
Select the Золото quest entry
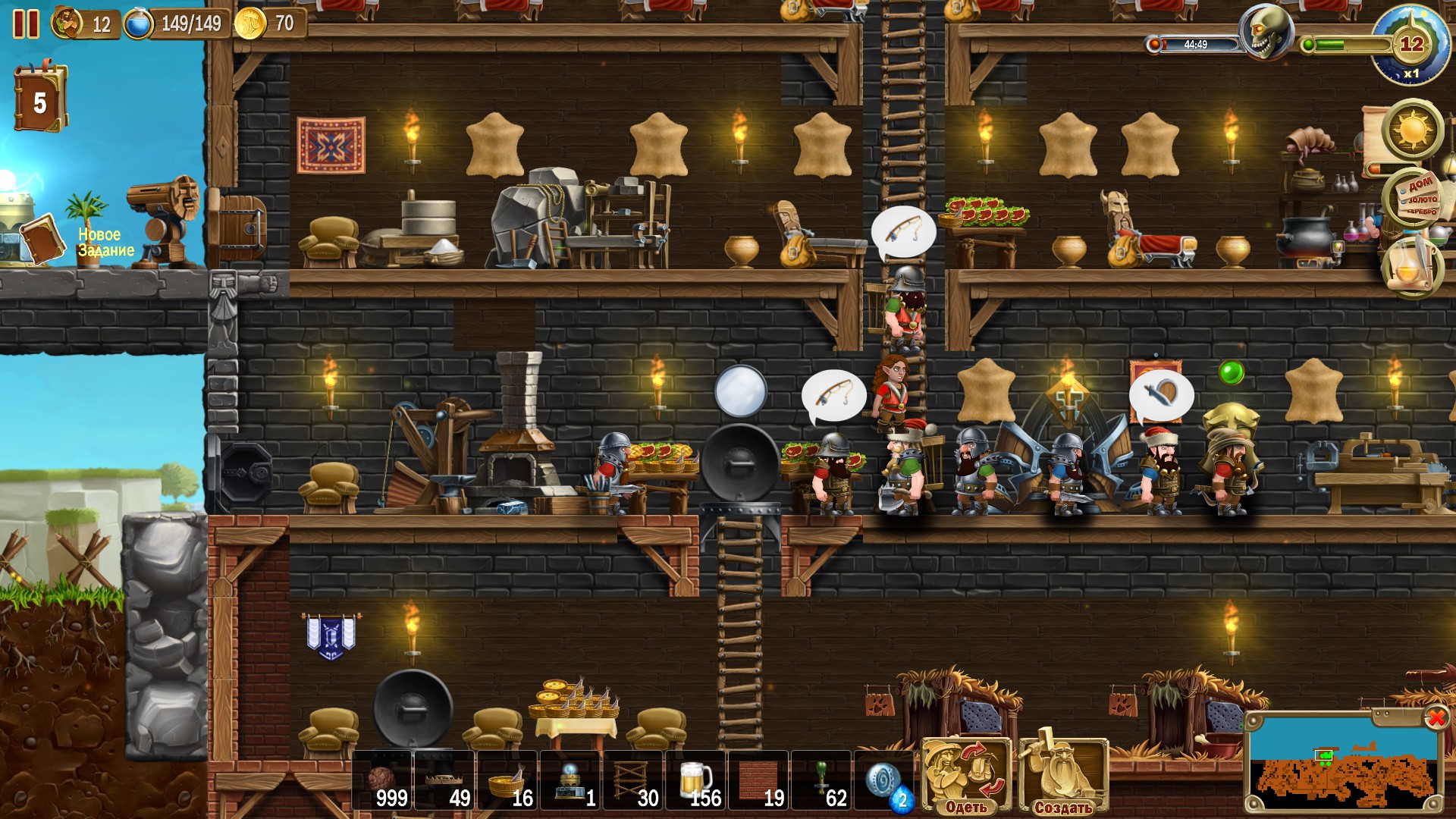click(1423, 200)
